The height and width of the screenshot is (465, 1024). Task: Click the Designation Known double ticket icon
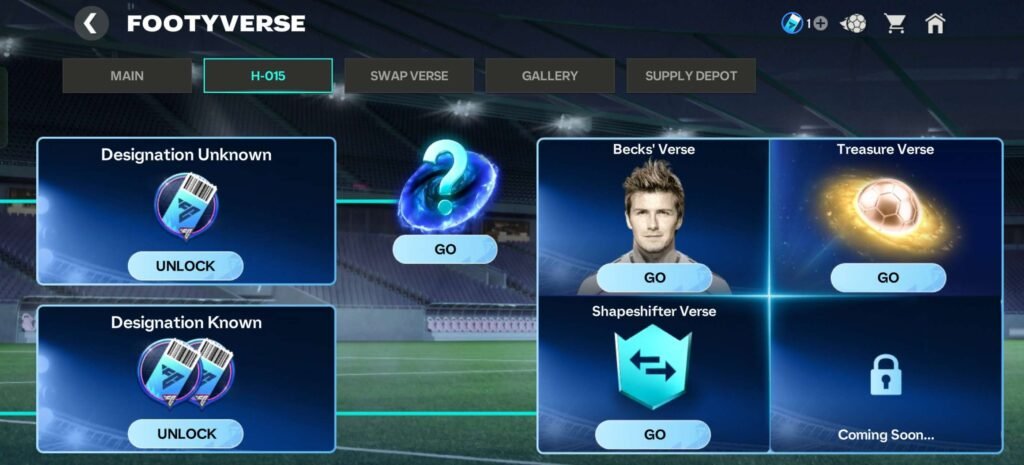pos(186,373)
